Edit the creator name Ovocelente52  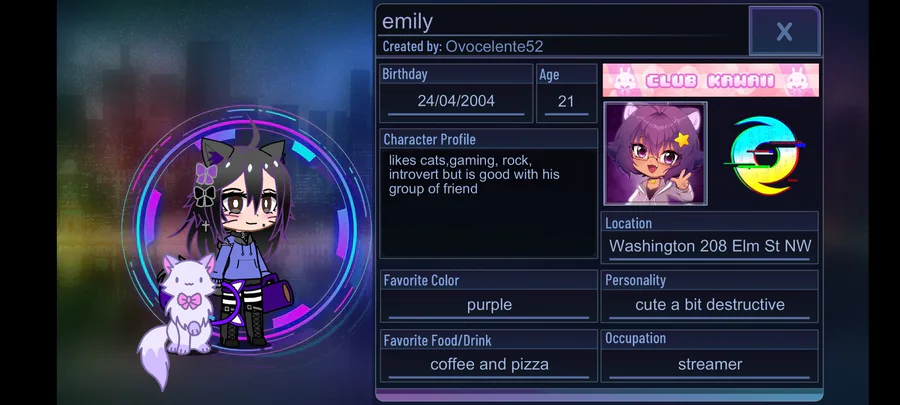(x=494, y=47)
